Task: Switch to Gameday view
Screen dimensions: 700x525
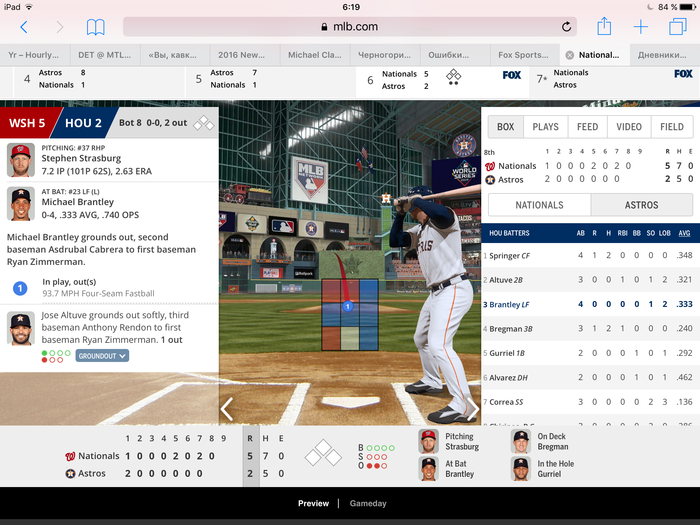Action: coord(368,503)
